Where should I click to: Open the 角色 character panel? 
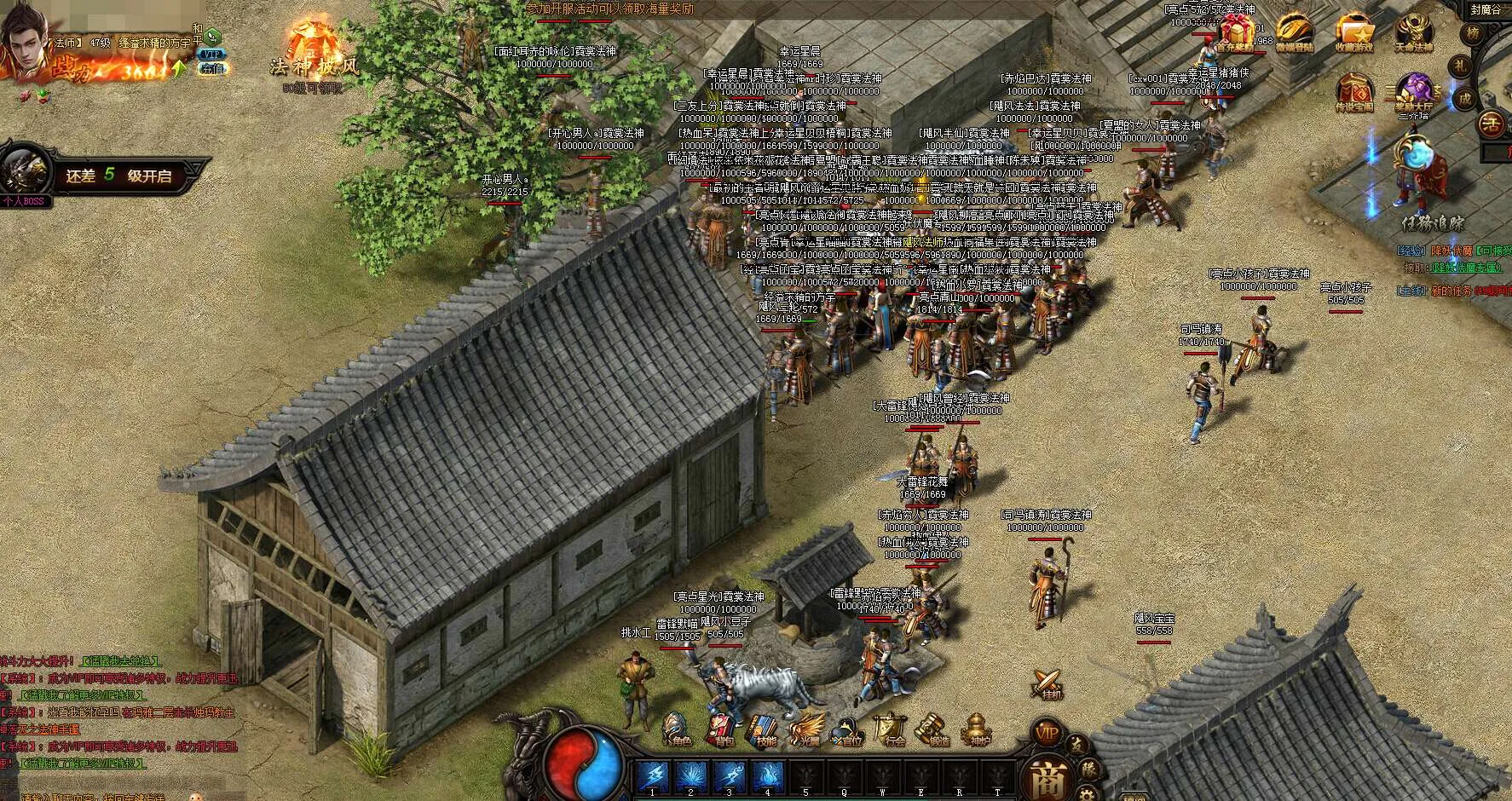point(678,731)
